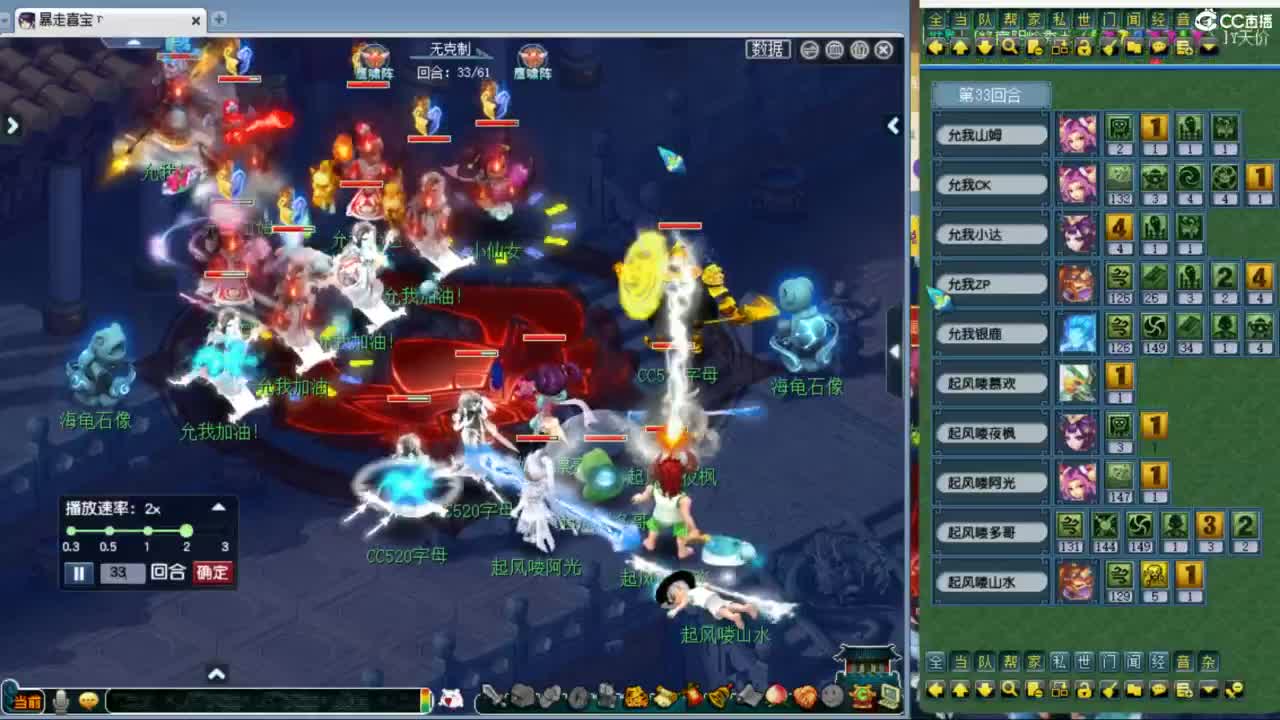Viewport: 1280px width, 720px height.
Task: Pause the replay with the pause button
Action: 79,574
